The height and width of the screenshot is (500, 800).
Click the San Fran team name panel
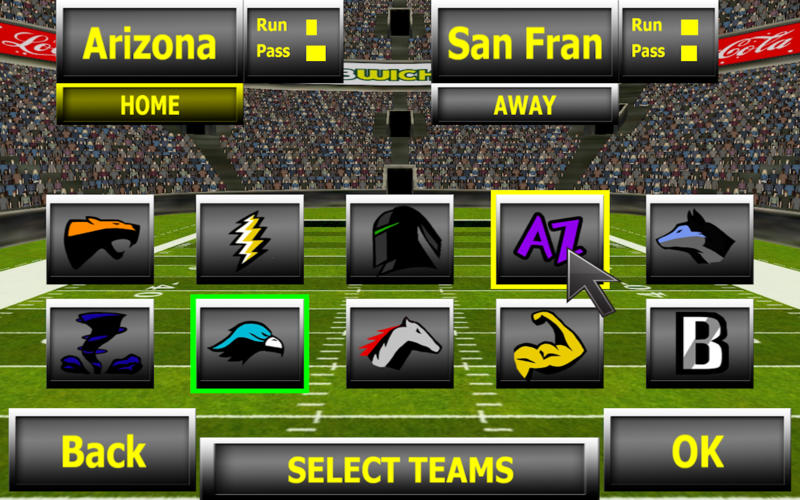(524, 43)
